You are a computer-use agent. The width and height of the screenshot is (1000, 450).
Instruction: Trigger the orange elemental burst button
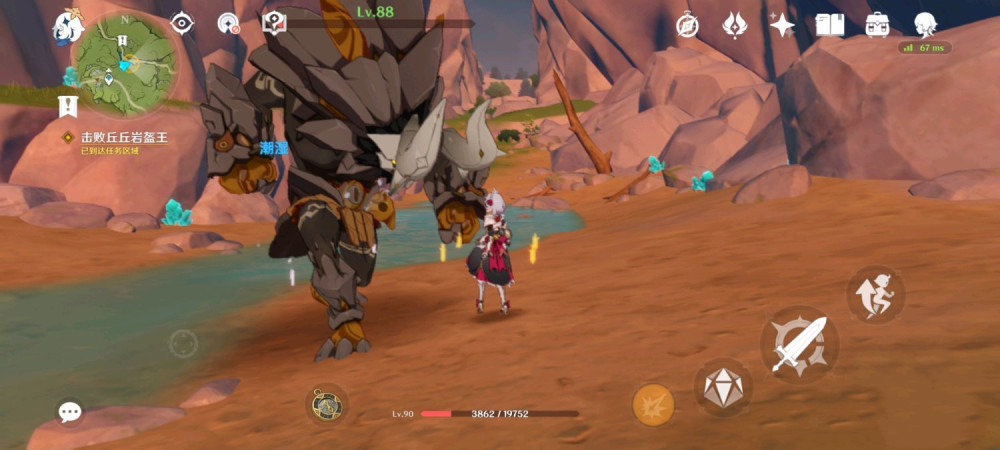[653, 405]
